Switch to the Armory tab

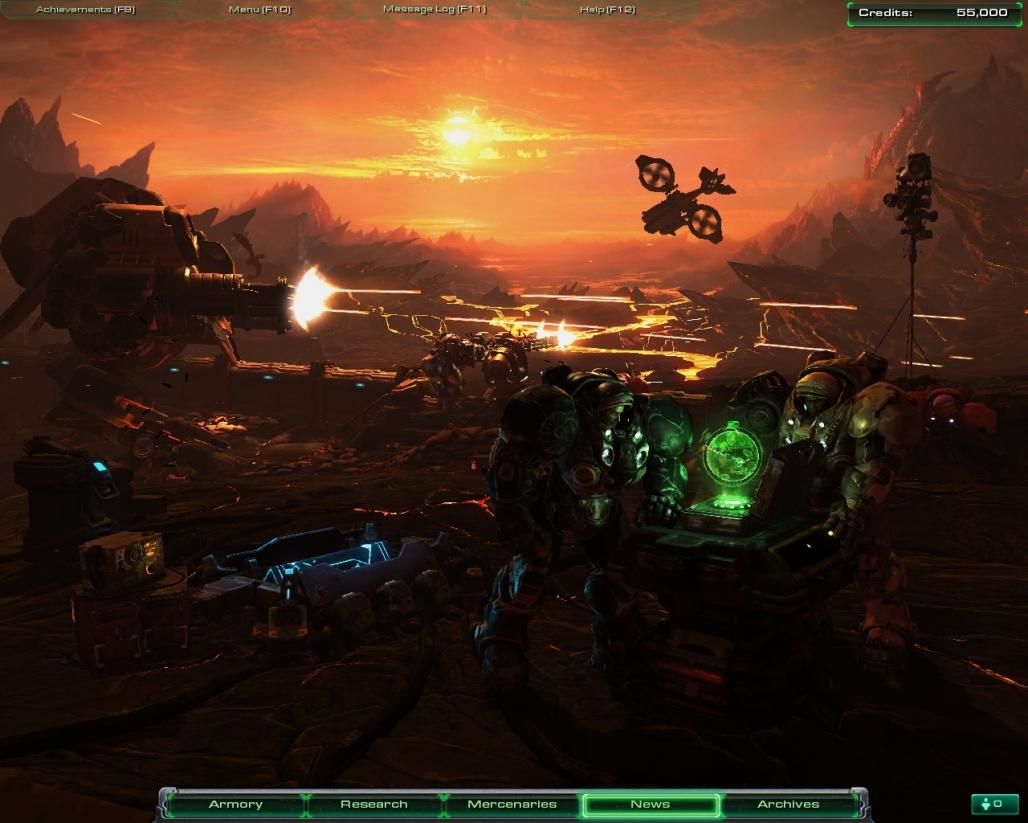tap(235, 804)
